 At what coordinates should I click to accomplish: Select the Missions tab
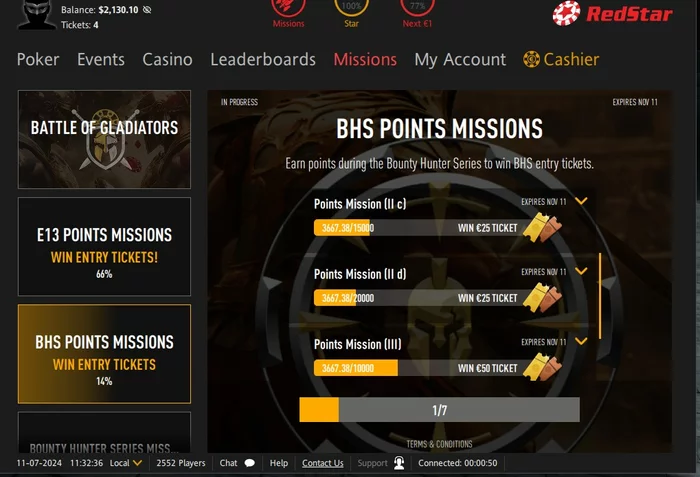365,60
